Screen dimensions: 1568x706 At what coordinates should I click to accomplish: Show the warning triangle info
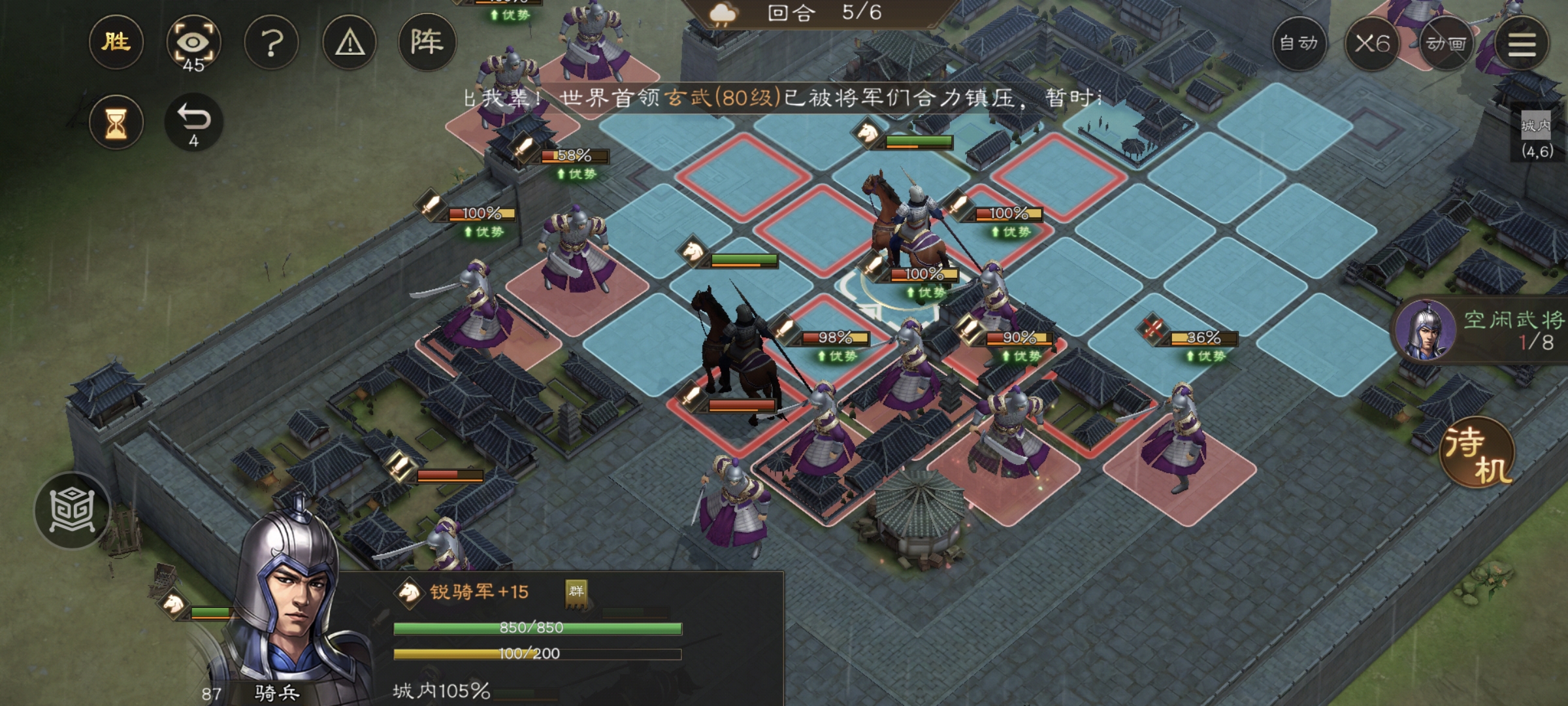click(350, 43)
